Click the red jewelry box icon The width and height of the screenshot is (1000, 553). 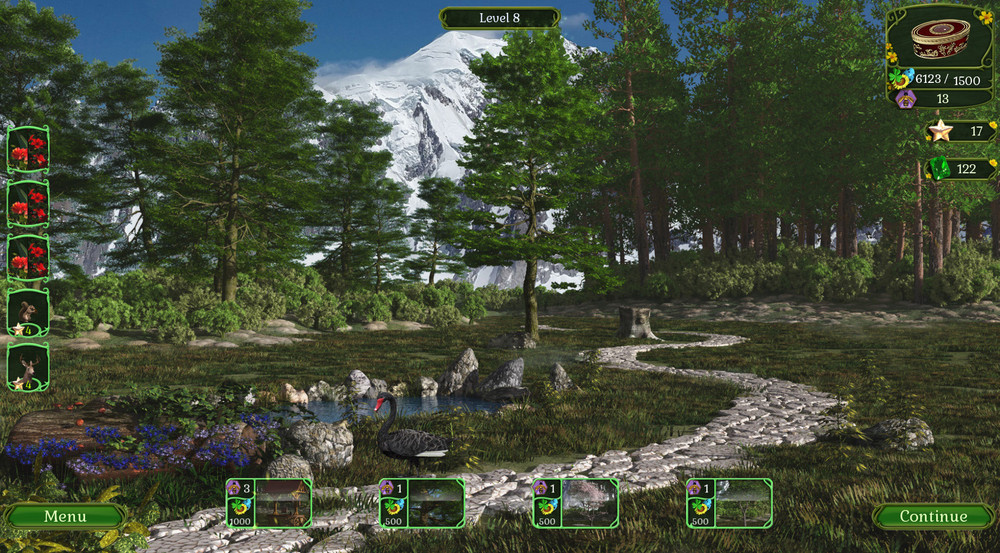click(939, 38)
